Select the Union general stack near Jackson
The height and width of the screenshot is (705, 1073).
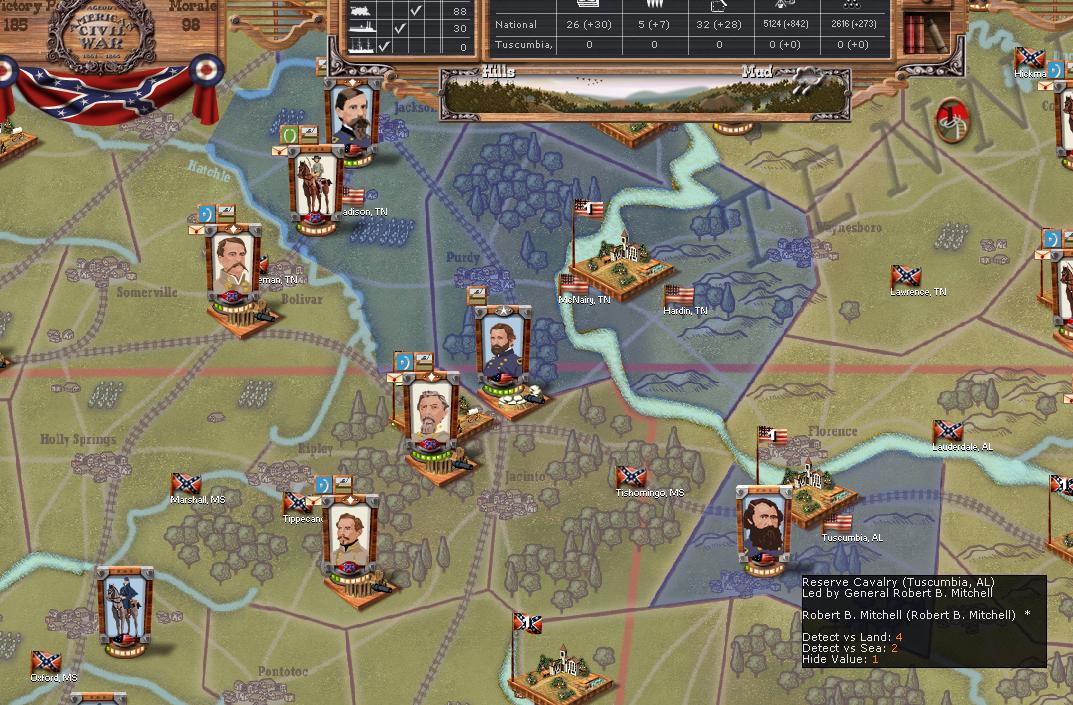[x=352, y=118]
